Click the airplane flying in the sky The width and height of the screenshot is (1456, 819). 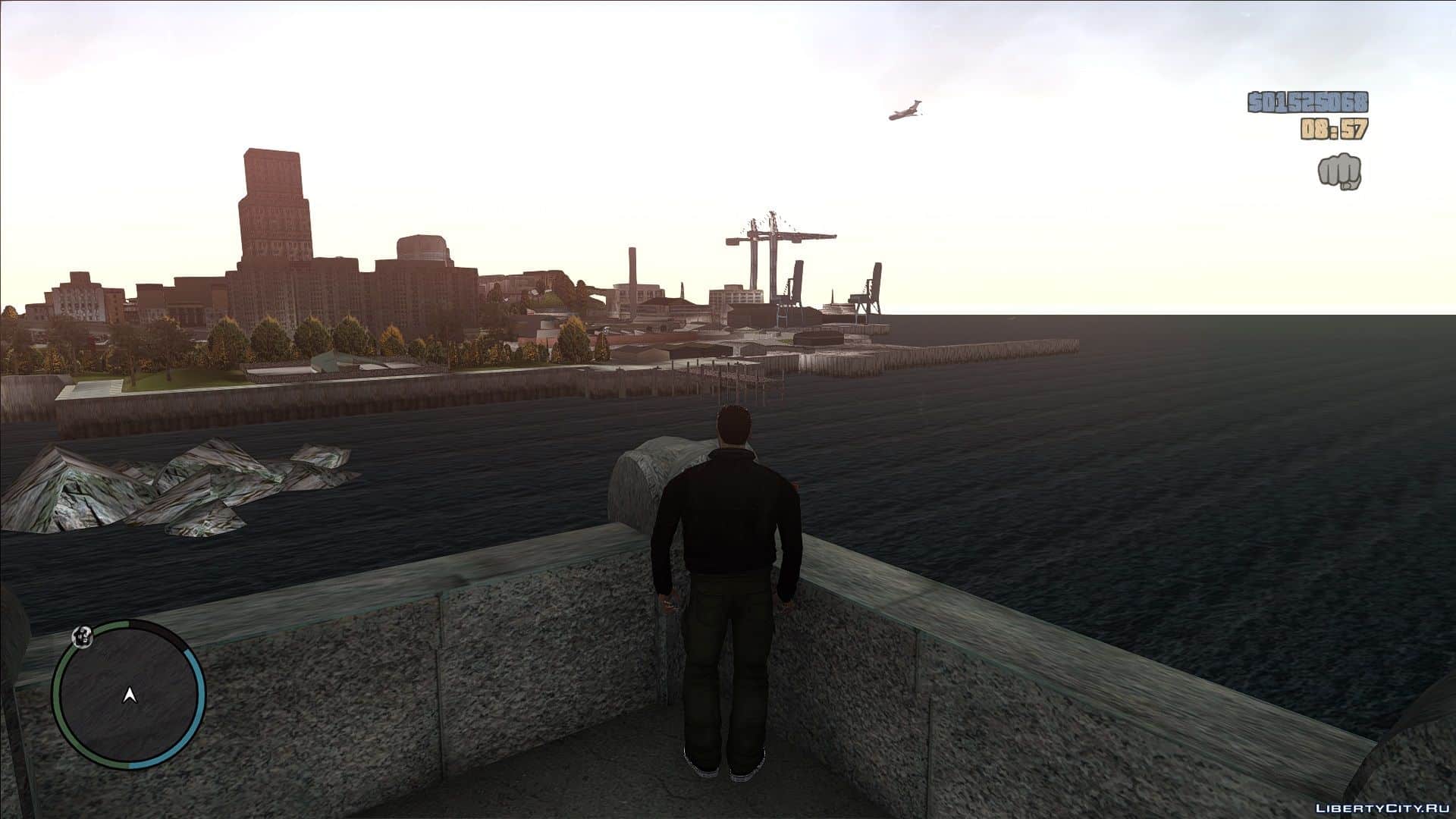click(905, 109)
